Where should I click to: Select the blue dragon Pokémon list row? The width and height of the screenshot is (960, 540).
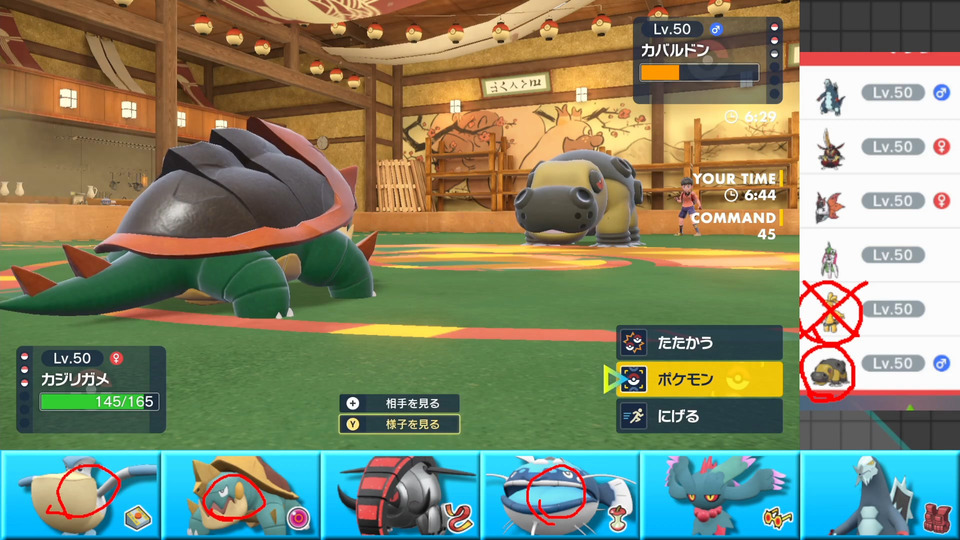[x=880, y=93]
